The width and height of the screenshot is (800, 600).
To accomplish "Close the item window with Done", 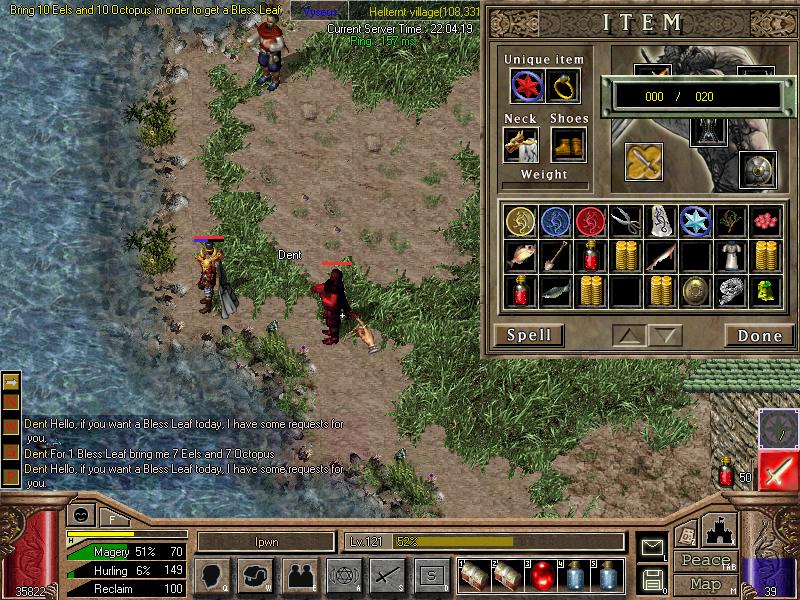I will (759, 335).
